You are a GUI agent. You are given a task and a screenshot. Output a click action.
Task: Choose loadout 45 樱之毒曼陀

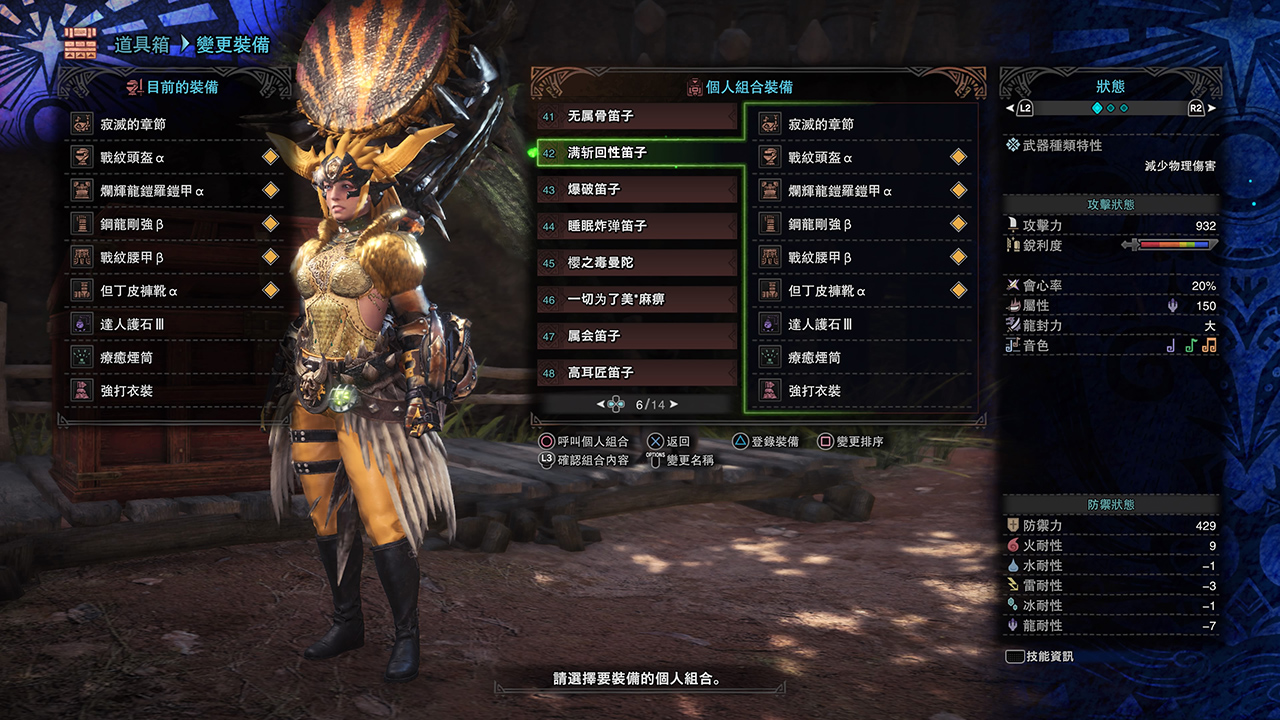click(x=637, y=262)
